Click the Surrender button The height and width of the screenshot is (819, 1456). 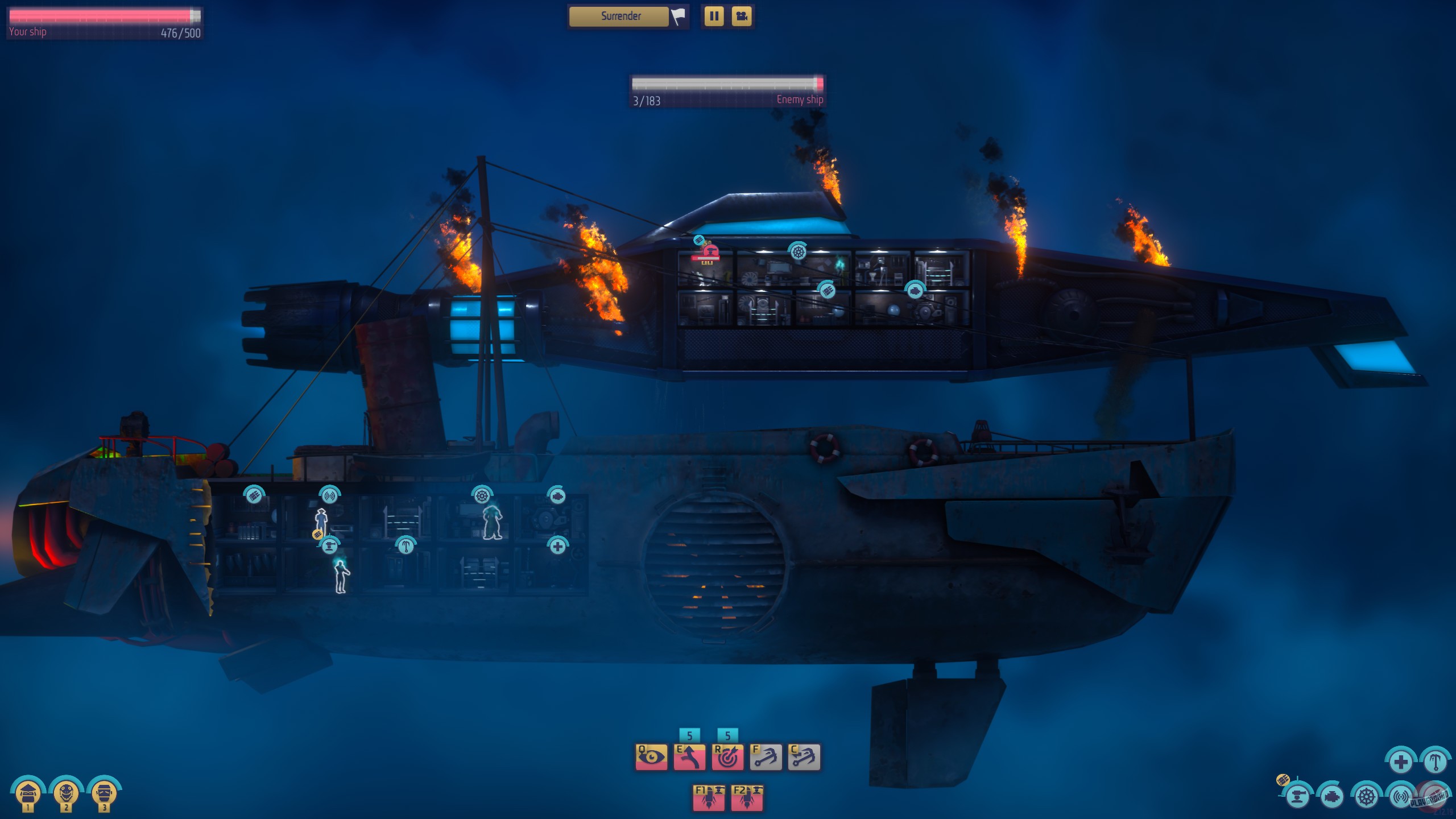click(619, 16)
